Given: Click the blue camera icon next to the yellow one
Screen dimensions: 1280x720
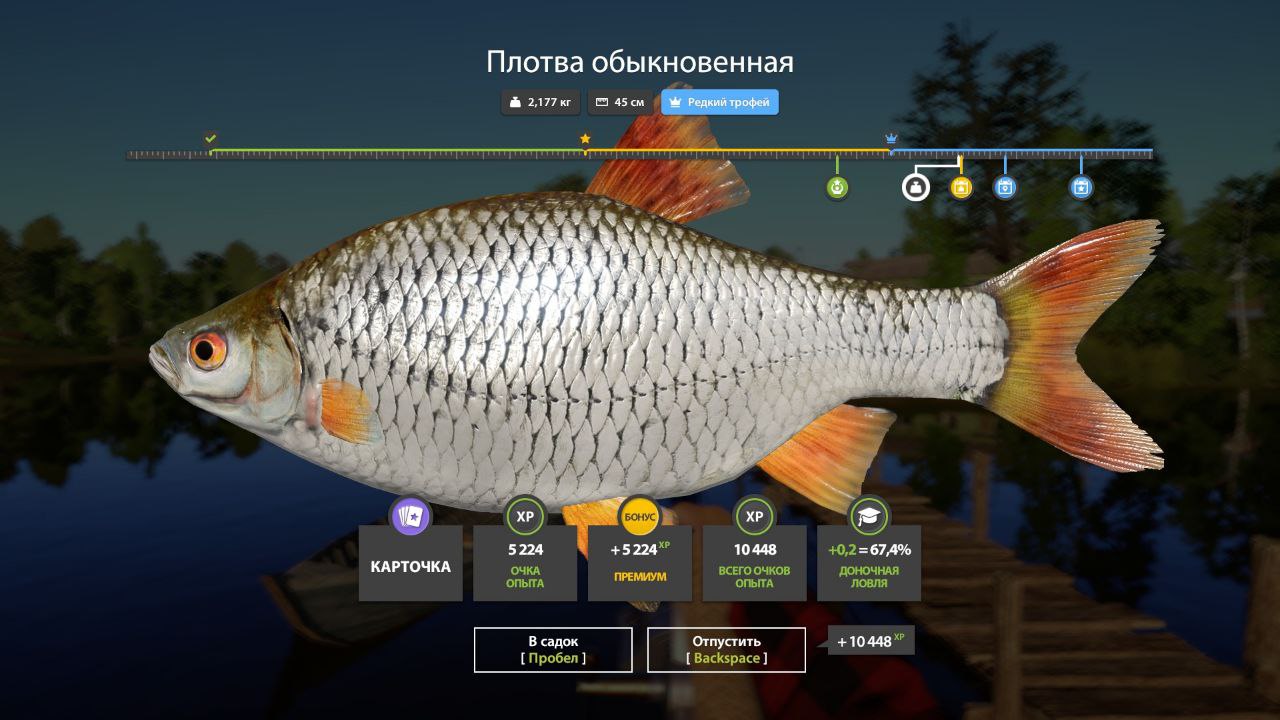Looking at the screenshot, I should point(1005,187).
